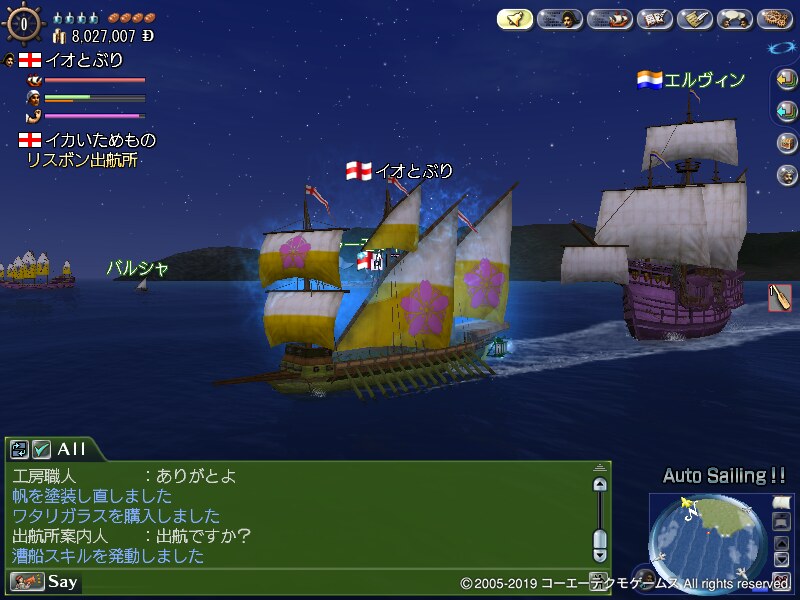Switch chat channel with the swap-arrows icon
800x600 pixels.
click(20, 450)
